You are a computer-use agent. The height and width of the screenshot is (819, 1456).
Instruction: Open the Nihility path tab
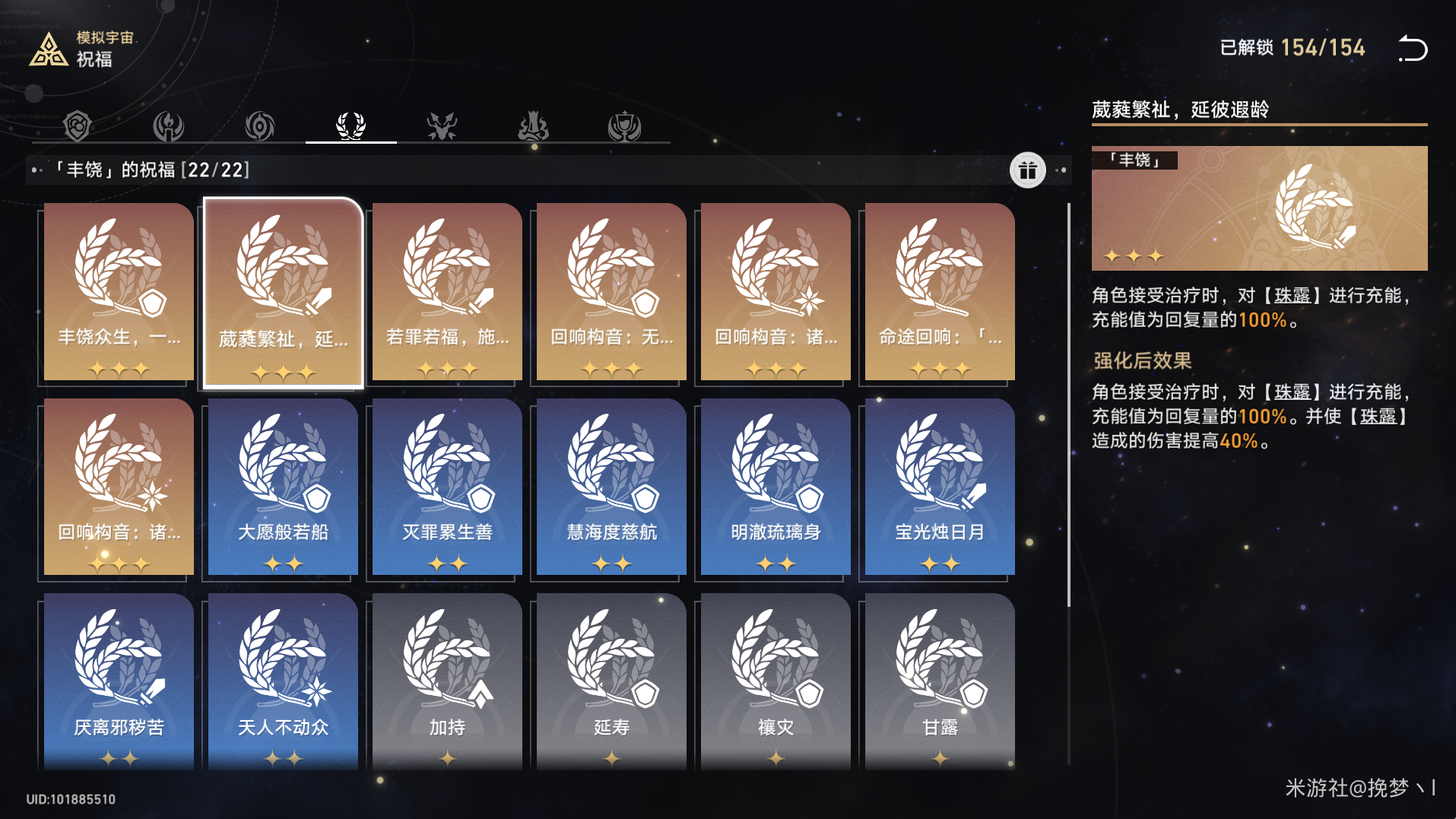[x=260, y=125]
